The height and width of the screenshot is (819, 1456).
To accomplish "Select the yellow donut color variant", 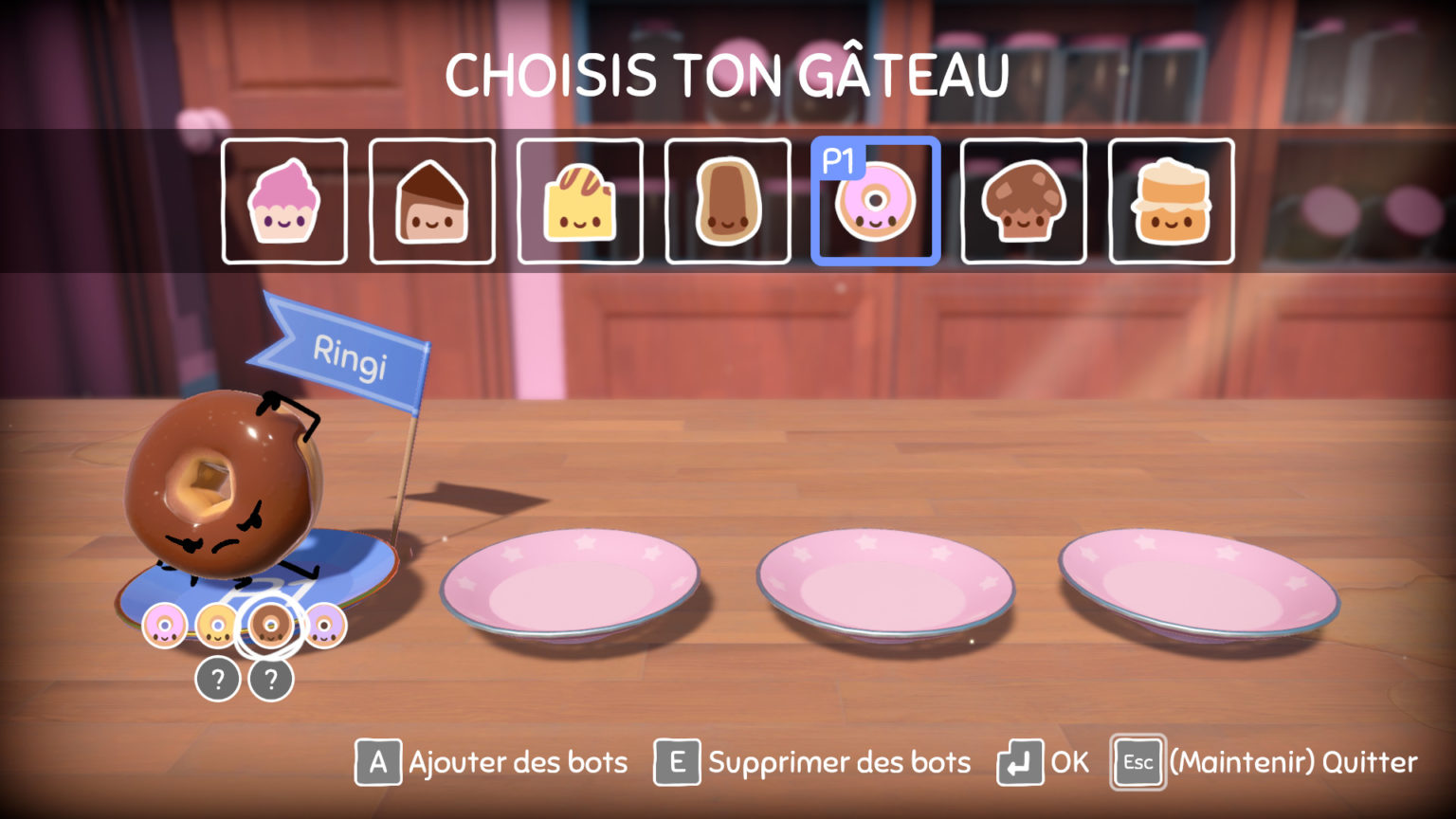I will pyautogui.click(x=219, y=626).
